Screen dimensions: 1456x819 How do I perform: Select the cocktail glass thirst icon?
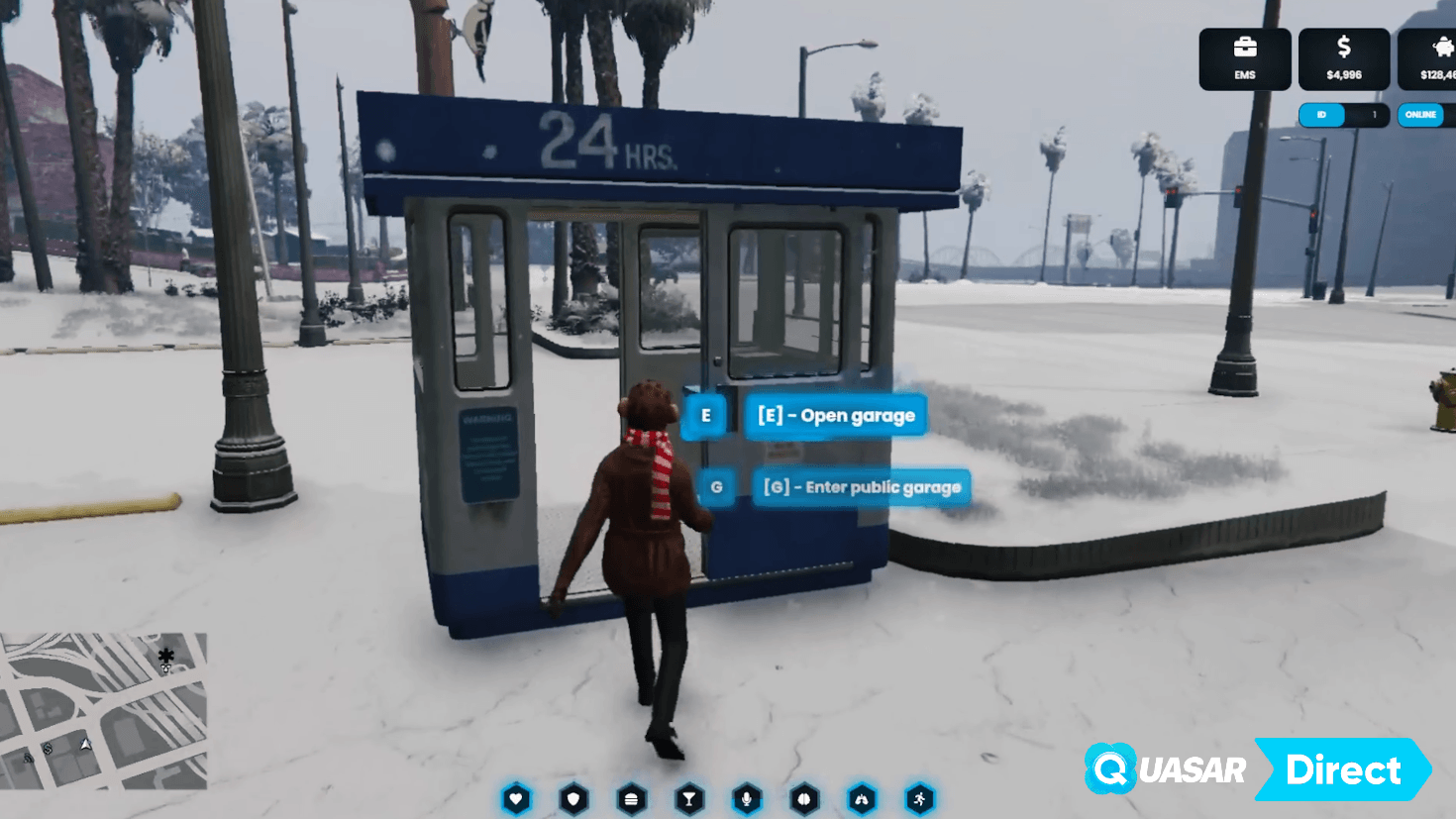(x=689, y=798)
